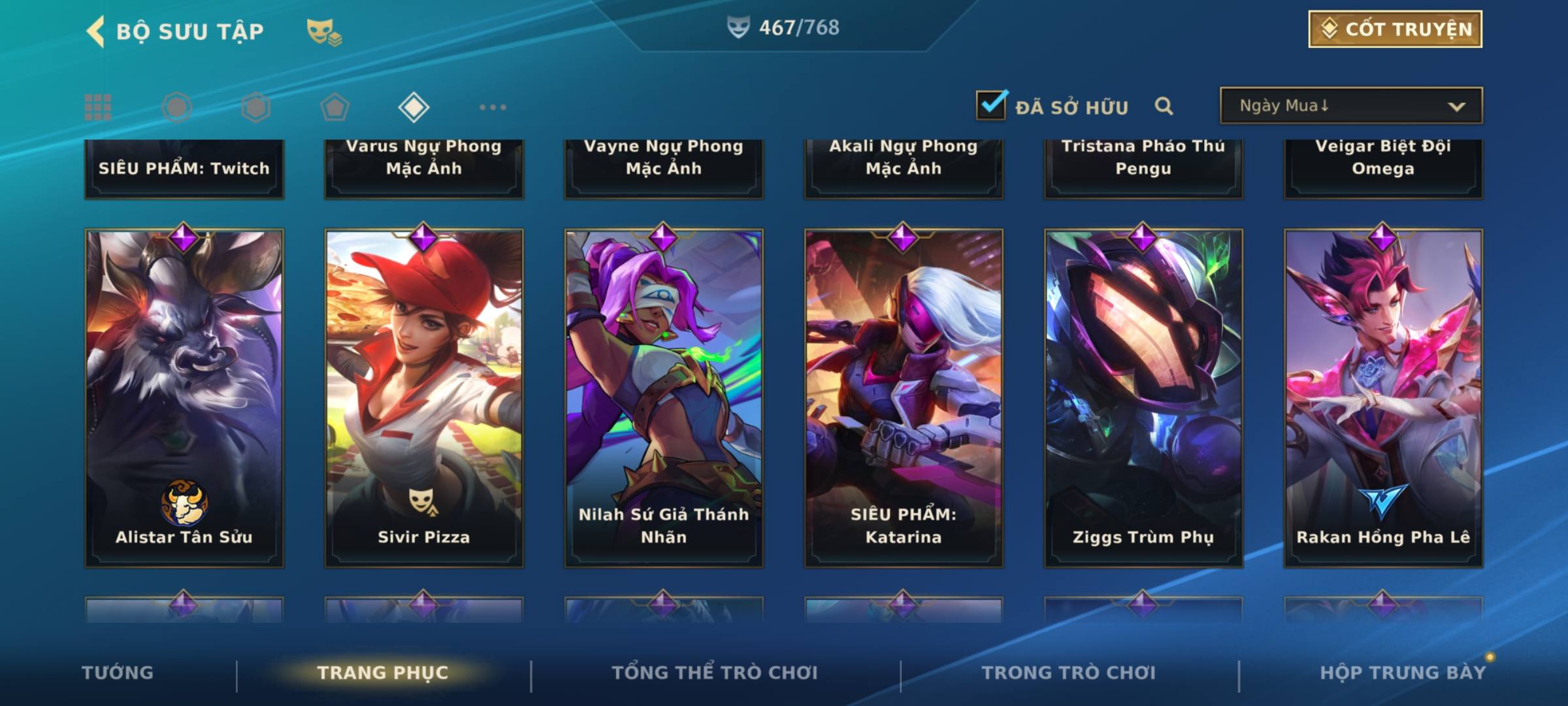
Task: Go to the Hộp Trưng Bày tab
Action: 1403,673
